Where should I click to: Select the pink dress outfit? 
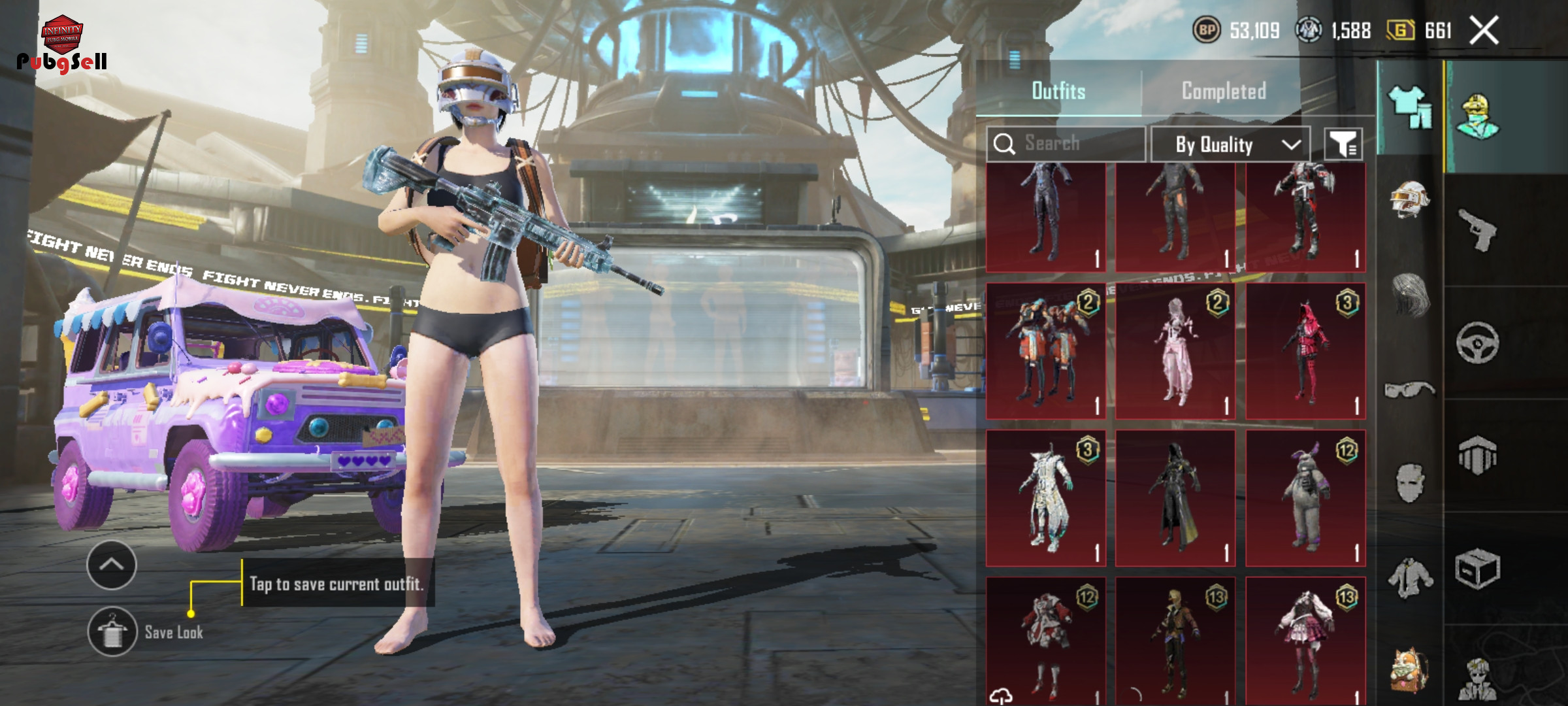pyautogui.click(x=1175, y=351)
